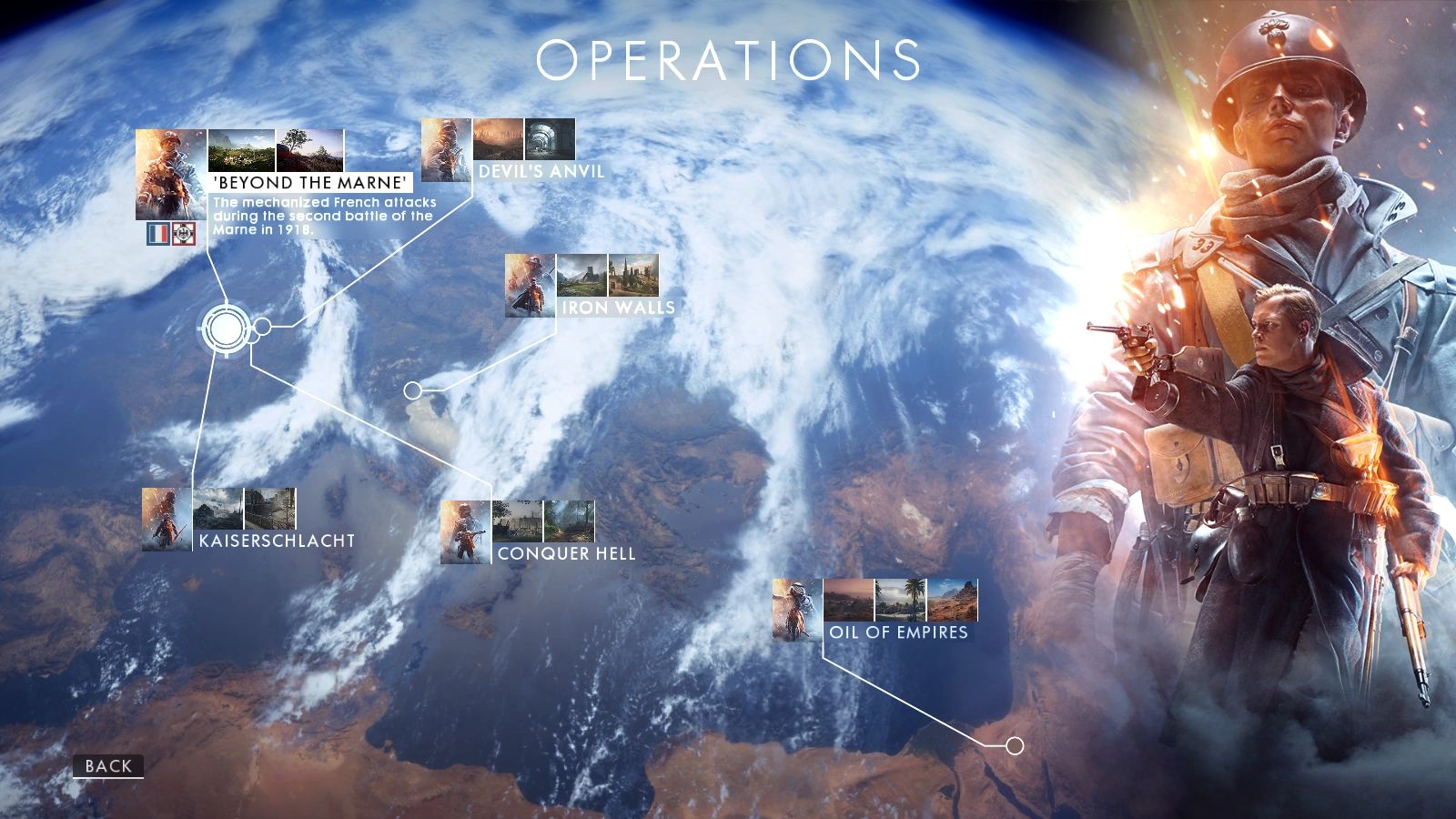Open the 'Beyond the Marne' operation title
1456x819 pixels.
tap(309, 181)
